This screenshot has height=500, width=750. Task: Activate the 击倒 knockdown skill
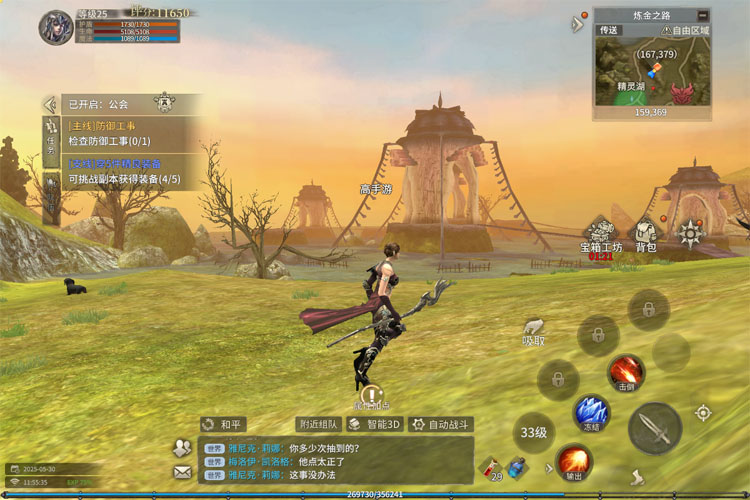[x=627, y=373]
